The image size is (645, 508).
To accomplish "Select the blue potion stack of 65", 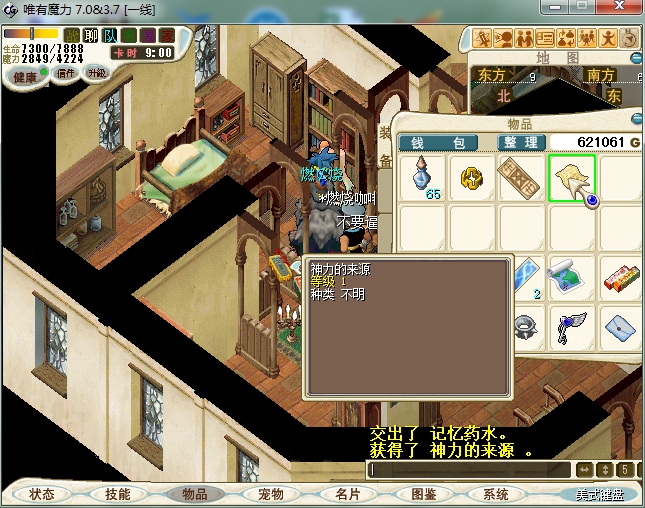I will coord(424,178).
